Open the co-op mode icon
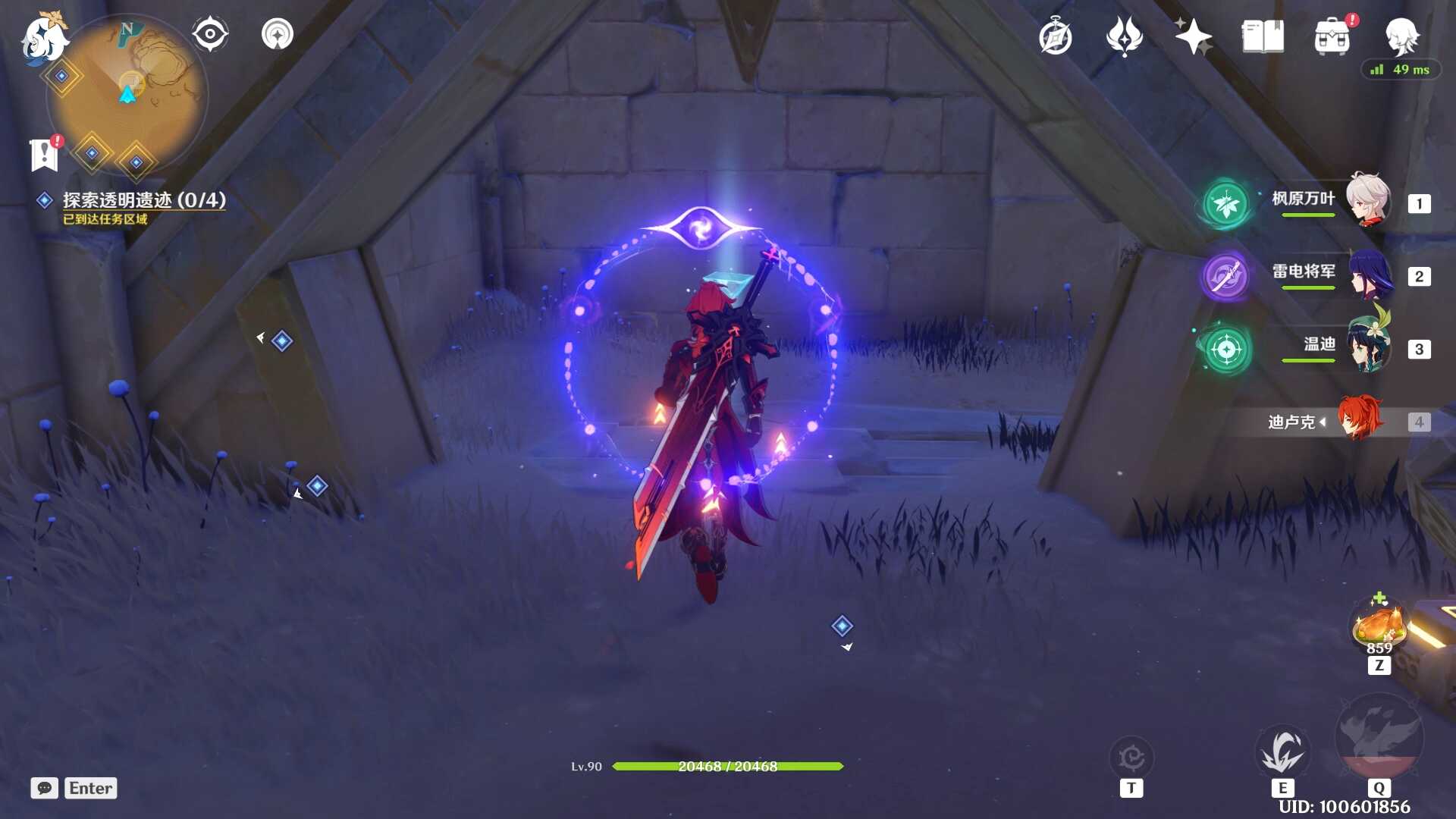The image size is (1456, 819). pyautogui.click(x=278, y=34)
